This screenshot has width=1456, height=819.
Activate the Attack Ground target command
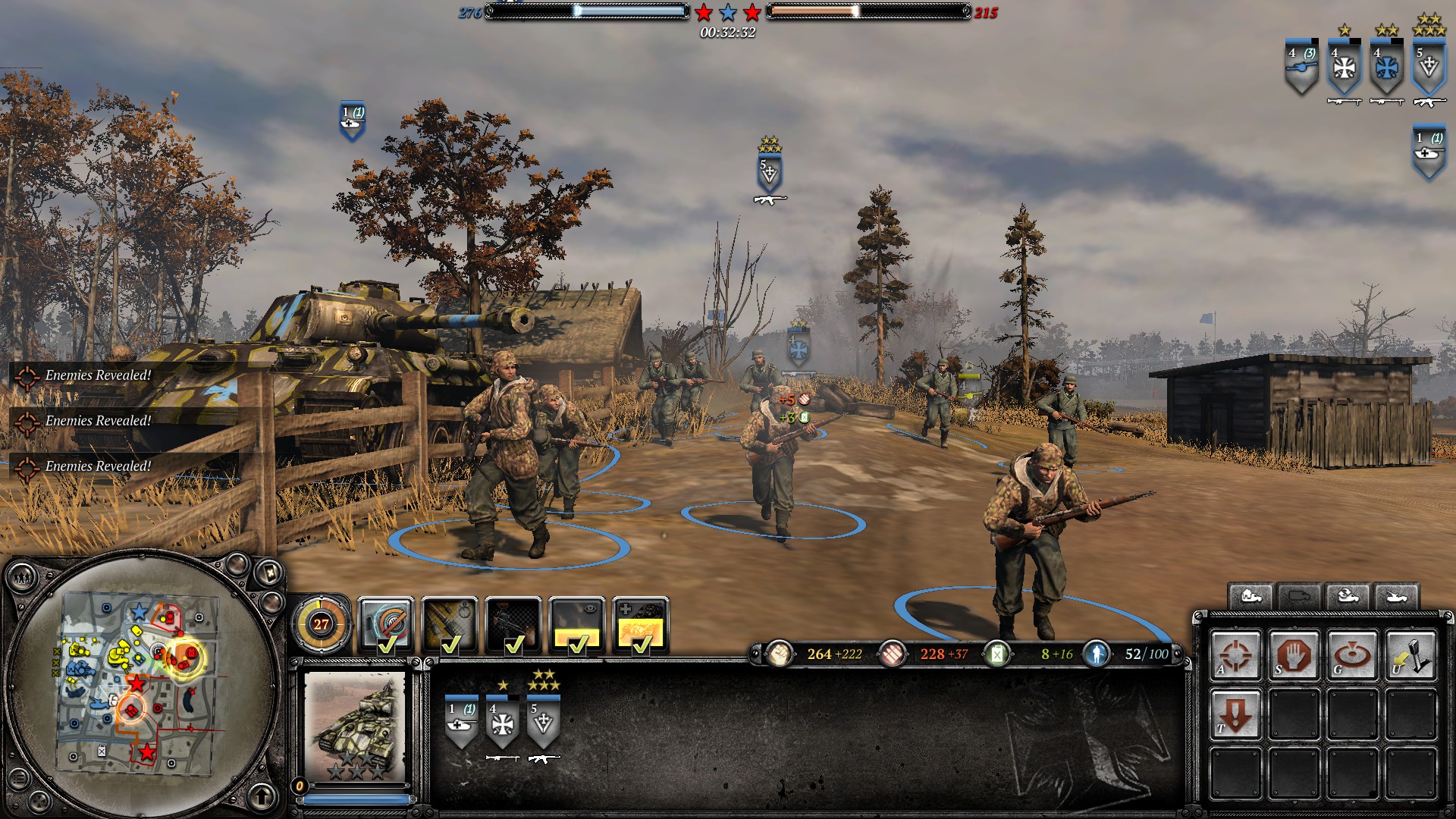click(x=1352, y=654)
